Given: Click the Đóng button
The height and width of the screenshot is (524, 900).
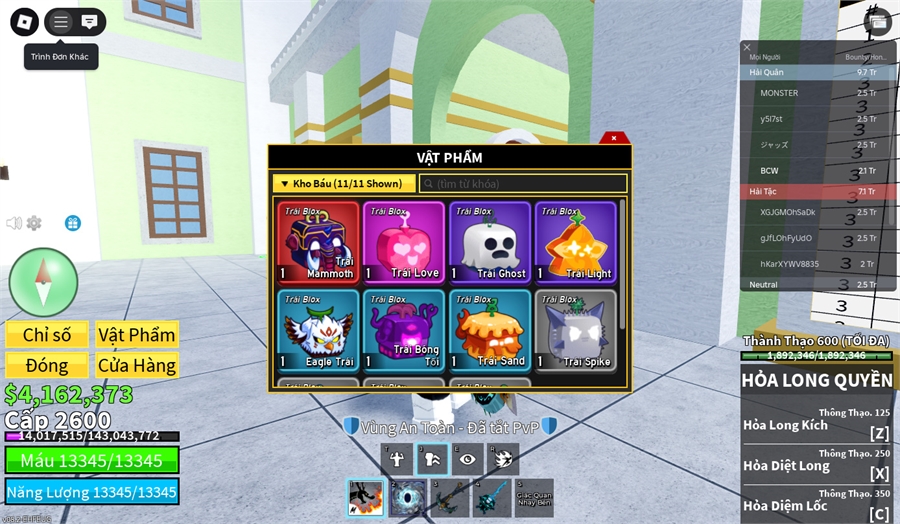Looking at the screenshot, I should point(47,365).
